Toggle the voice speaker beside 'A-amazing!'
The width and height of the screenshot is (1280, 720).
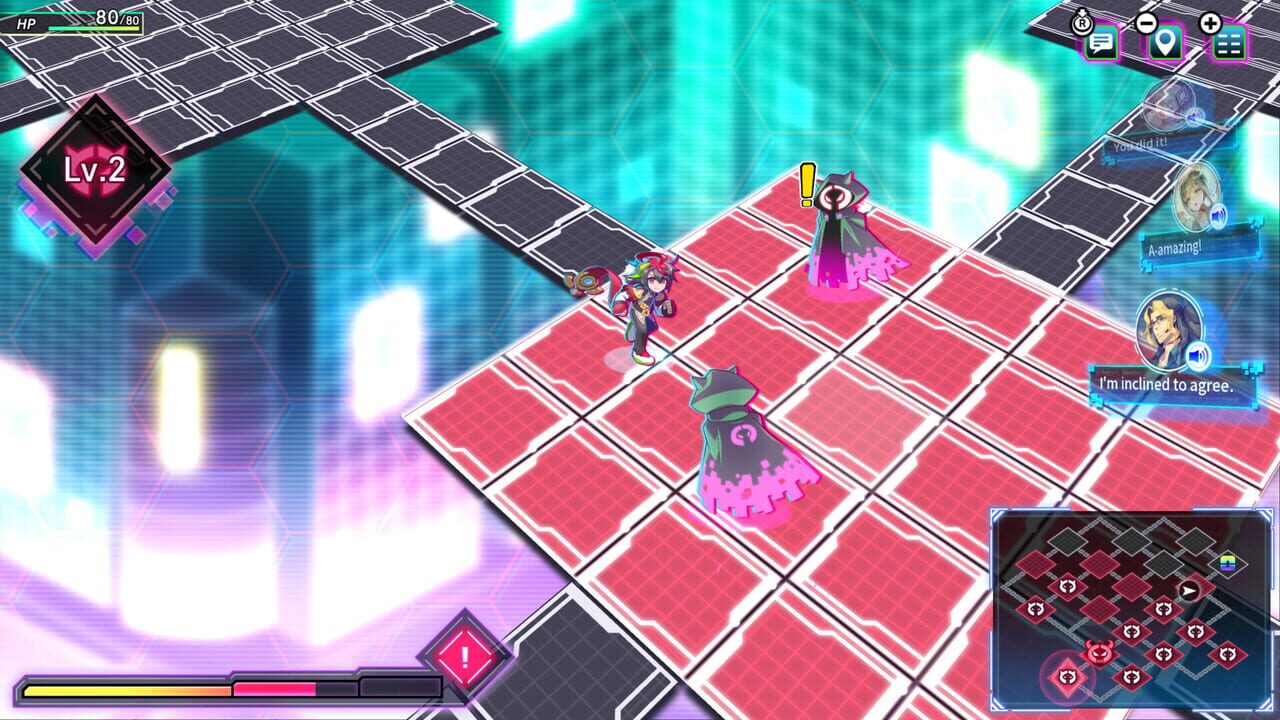point(1218,216)
